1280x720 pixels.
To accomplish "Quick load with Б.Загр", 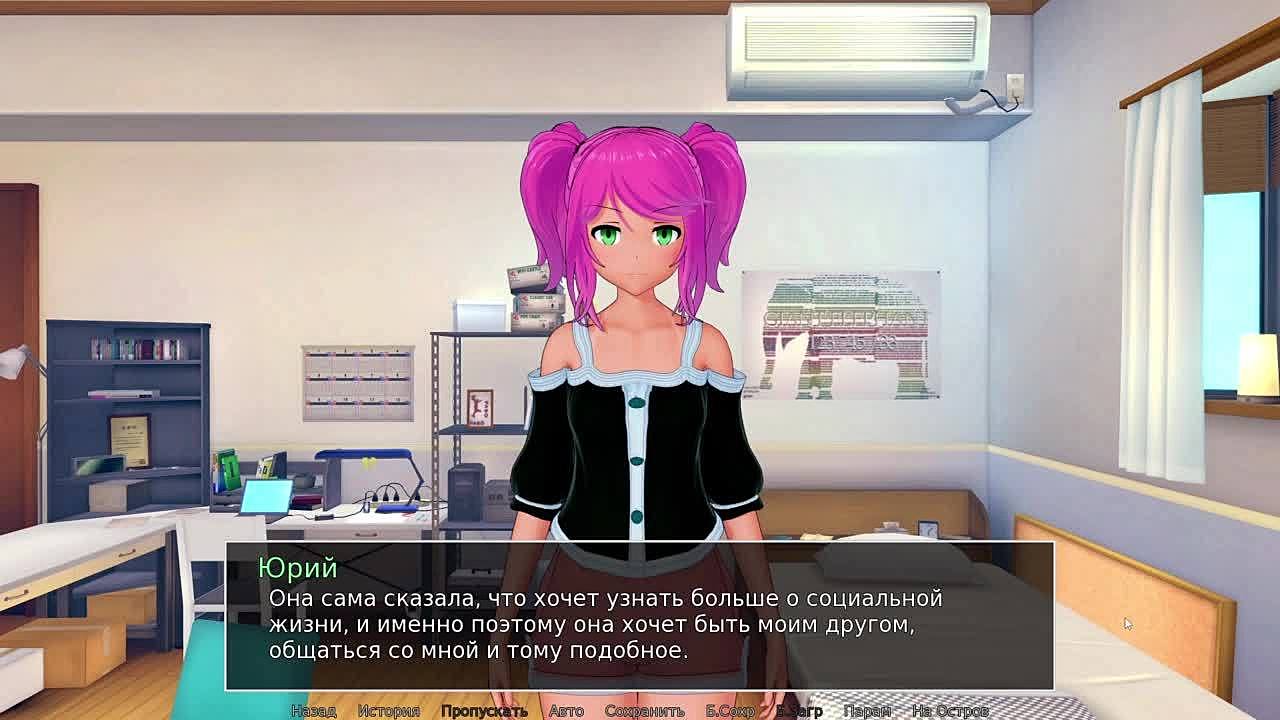I will (x=799, y=711).
